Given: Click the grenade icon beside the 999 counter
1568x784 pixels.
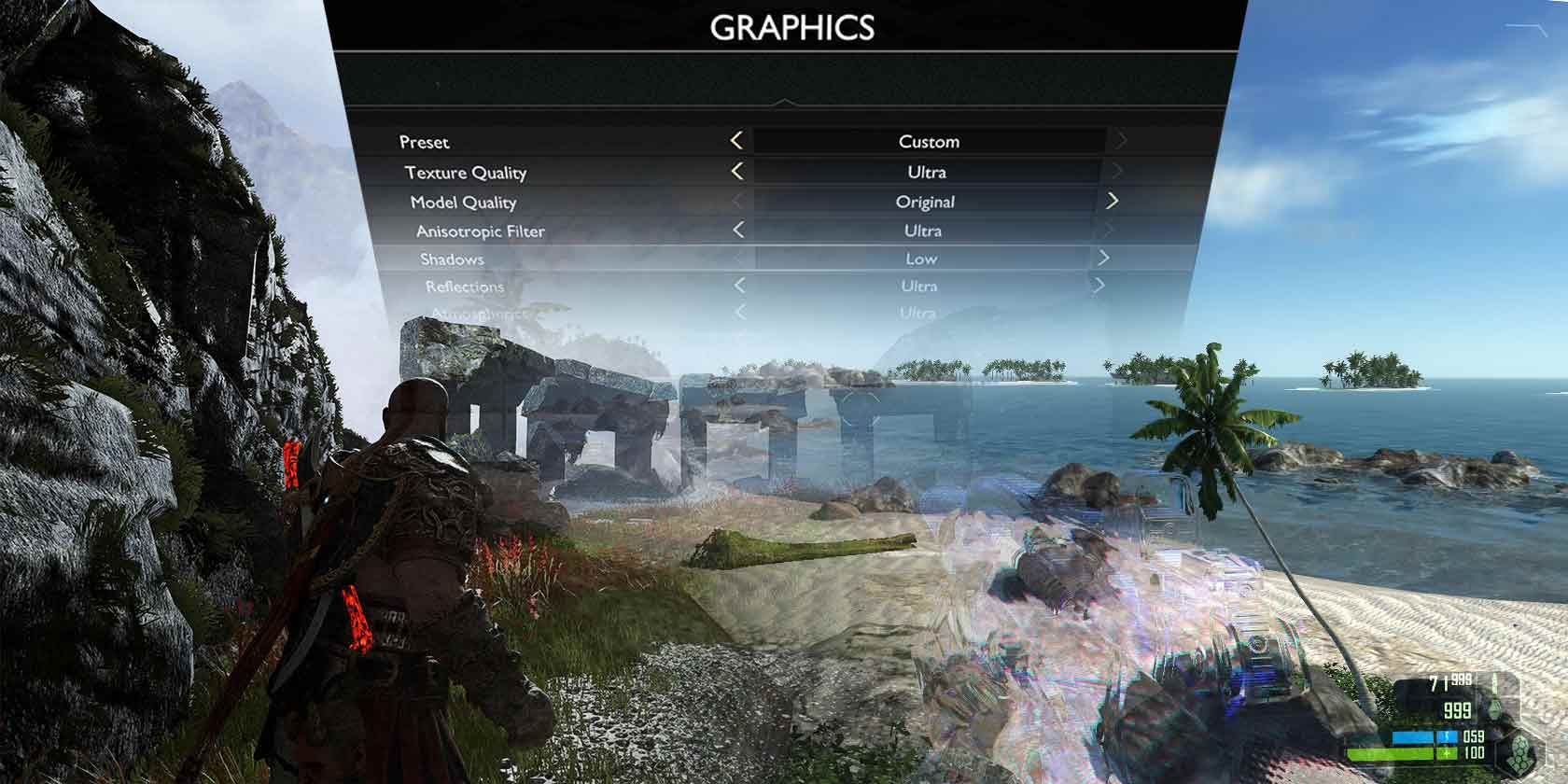Looking at the screenshot, I should tap(1495, 709).
